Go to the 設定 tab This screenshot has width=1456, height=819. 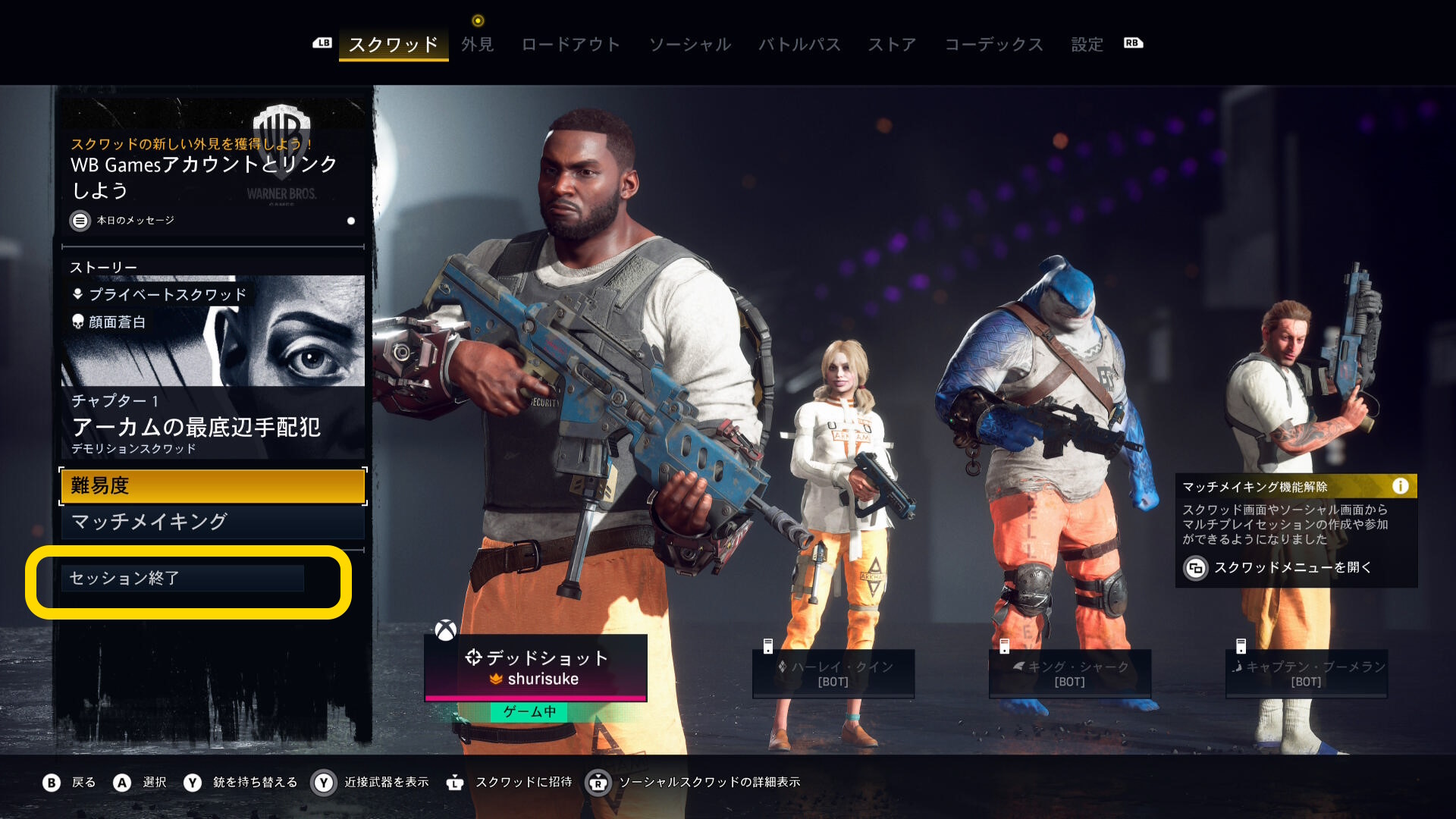tap(1087, 44)
